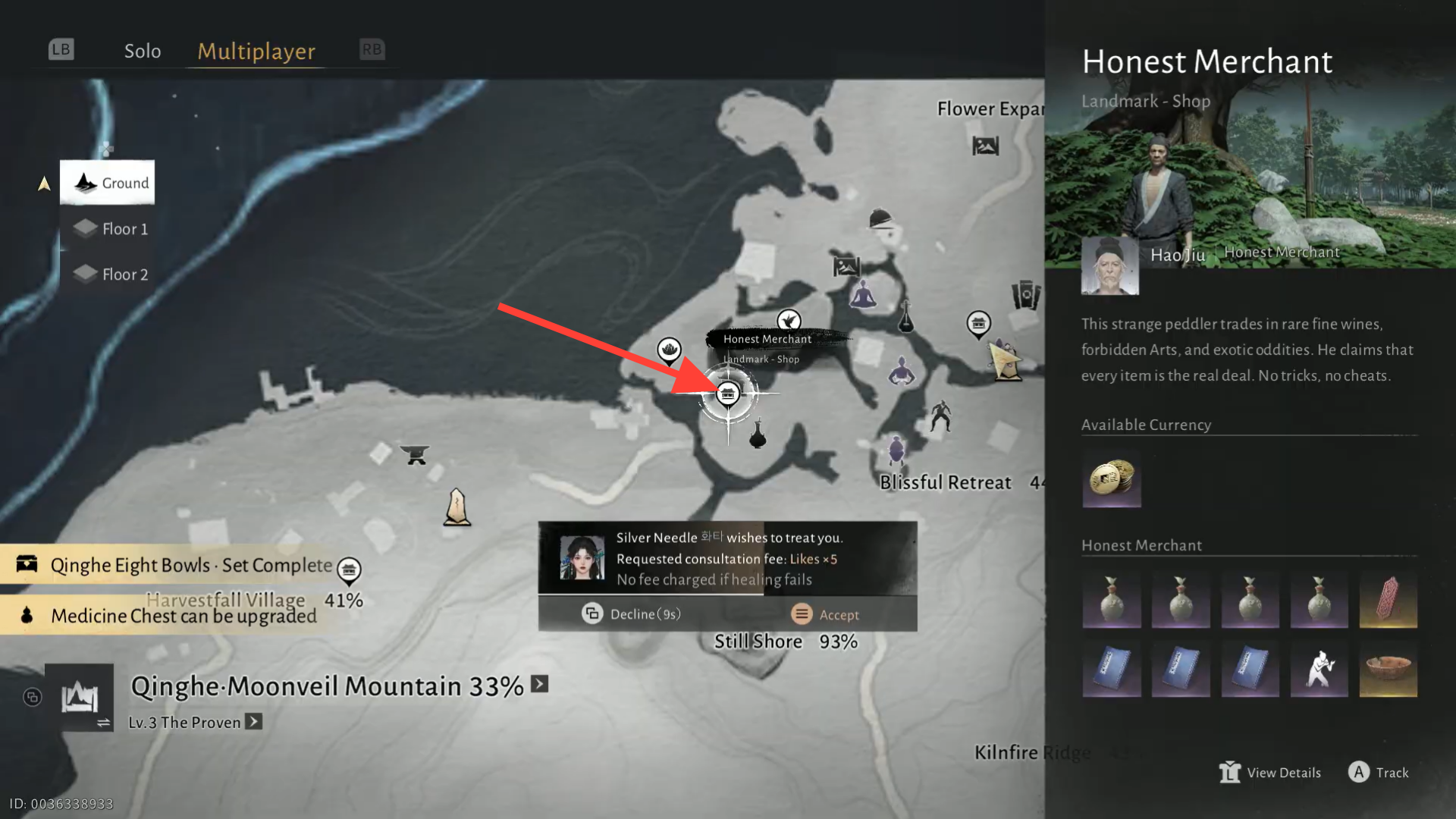Decline the consultation request
Image resolution: width=1456 pixels, height=819 pixels.
click(x=632, y=614)
